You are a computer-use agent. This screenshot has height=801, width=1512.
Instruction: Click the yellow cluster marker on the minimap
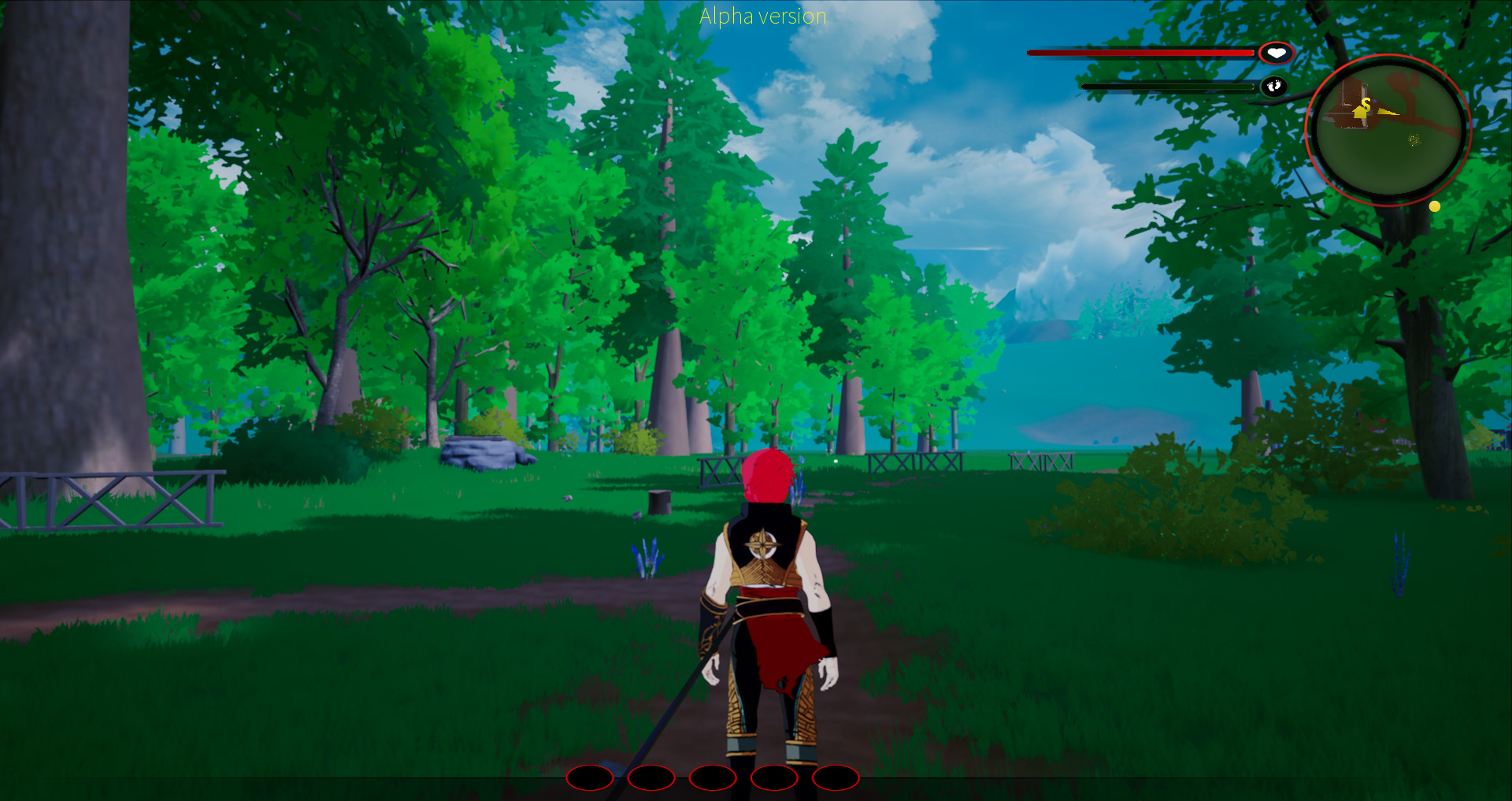coord(1414,140)
